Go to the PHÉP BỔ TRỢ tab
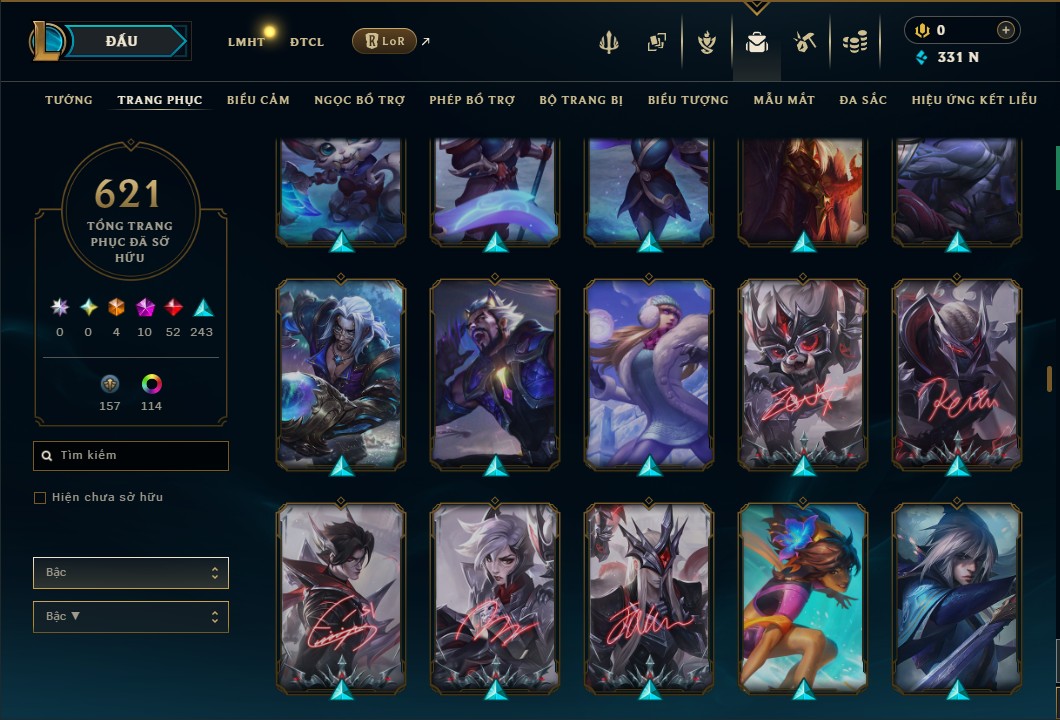This screenshot has width=1060, height=720. pos(472,100)
